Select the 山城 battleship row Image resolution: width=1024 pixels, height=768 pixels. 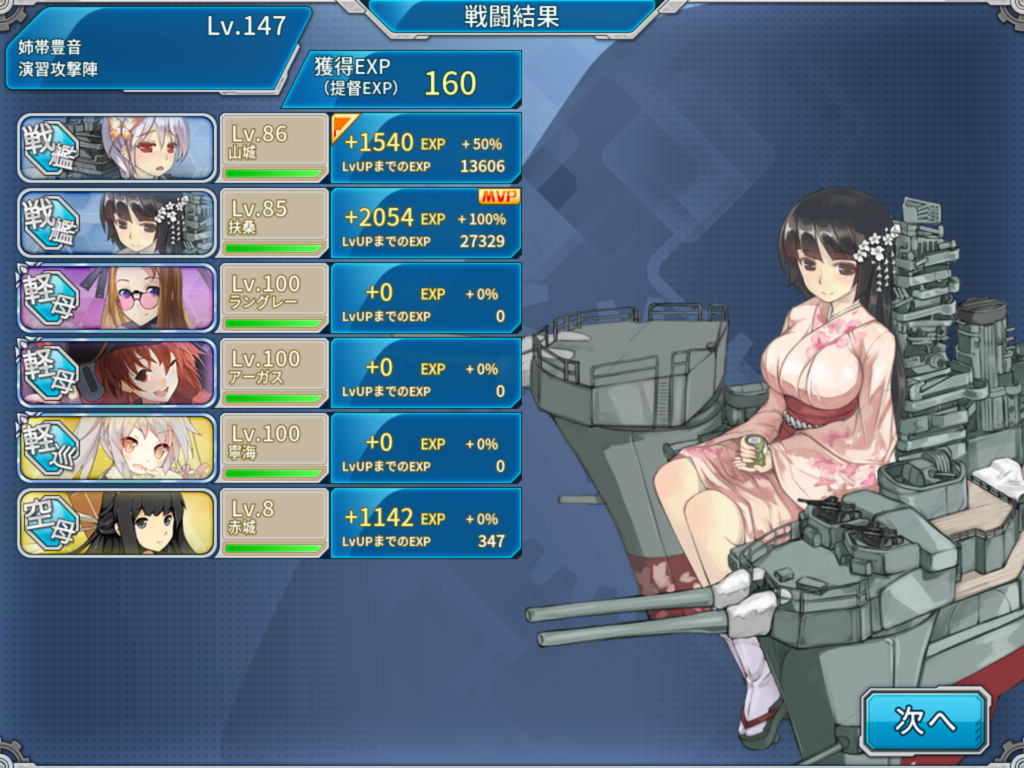point(270,148)
